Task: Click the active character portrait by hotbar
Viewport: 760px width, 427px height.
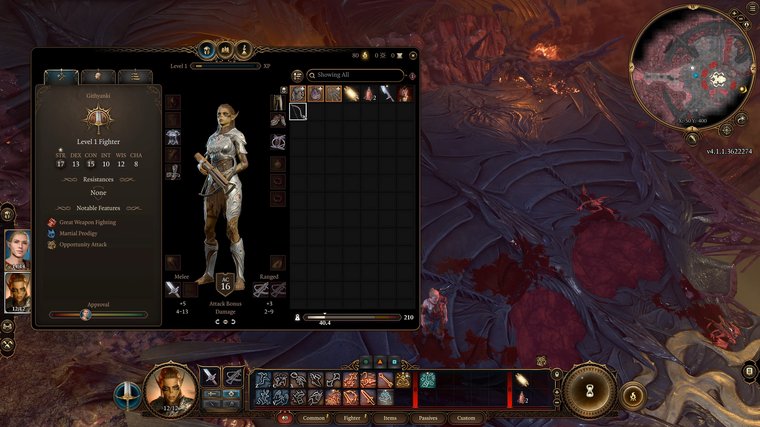Action: [170, 388]
